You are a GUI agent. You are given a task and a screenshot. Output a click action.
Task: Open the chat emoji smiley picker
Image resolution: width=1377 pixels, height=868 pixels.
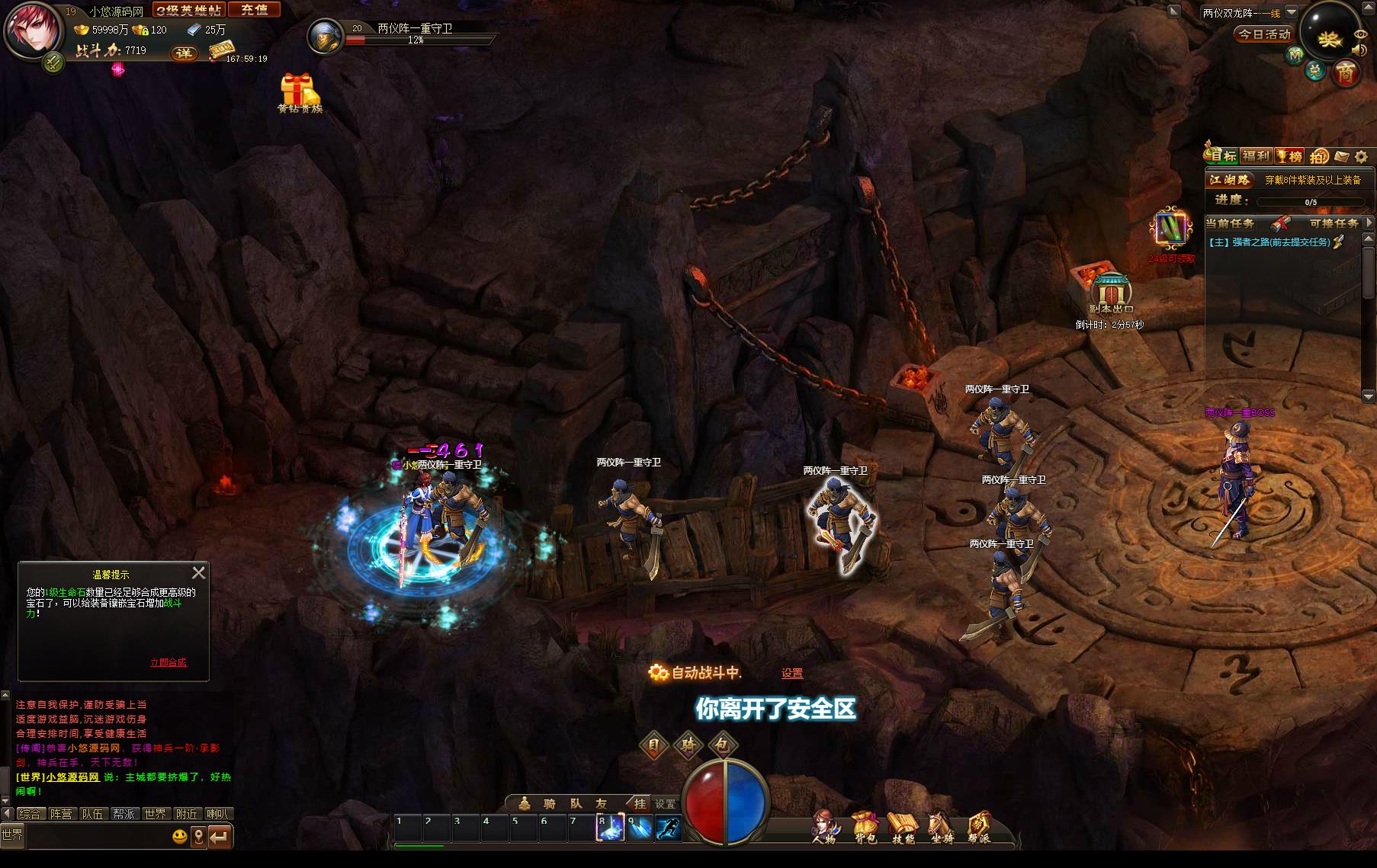pos(180,837)
